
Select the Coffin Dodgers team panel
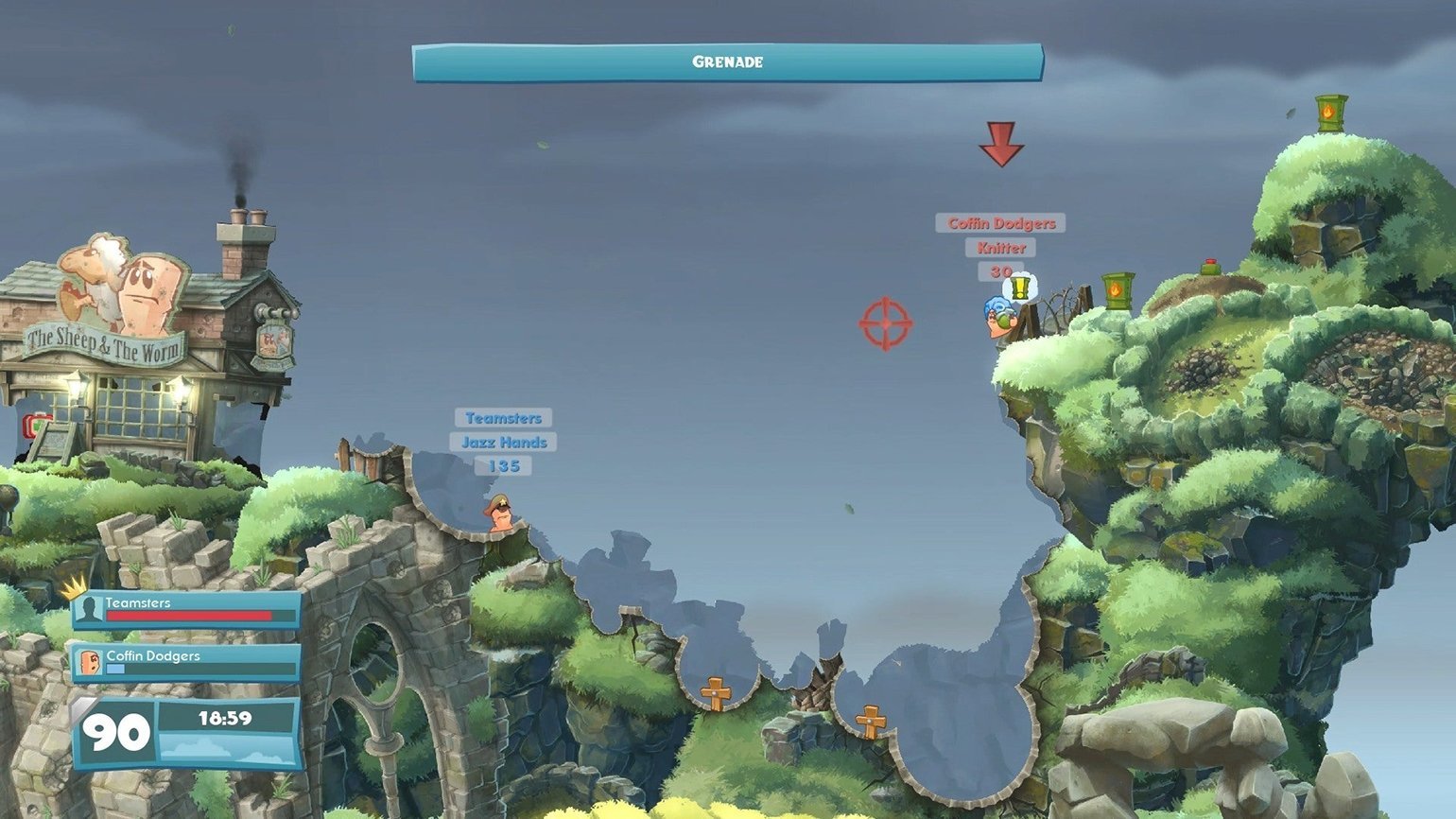pyautogui.click(x=187, y=662)
